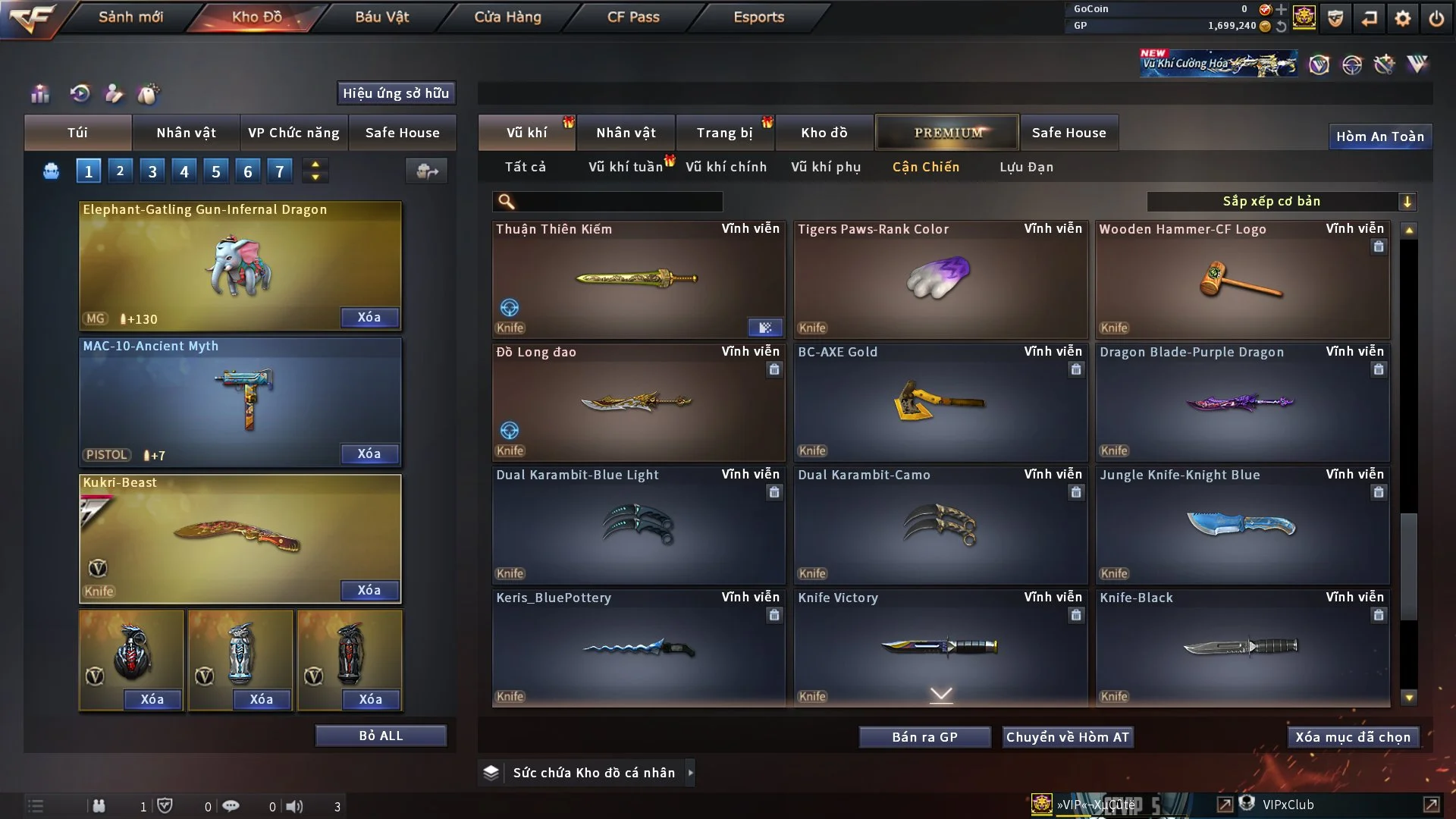Show the Lựu Đạn category

[x=1026, y=167]
